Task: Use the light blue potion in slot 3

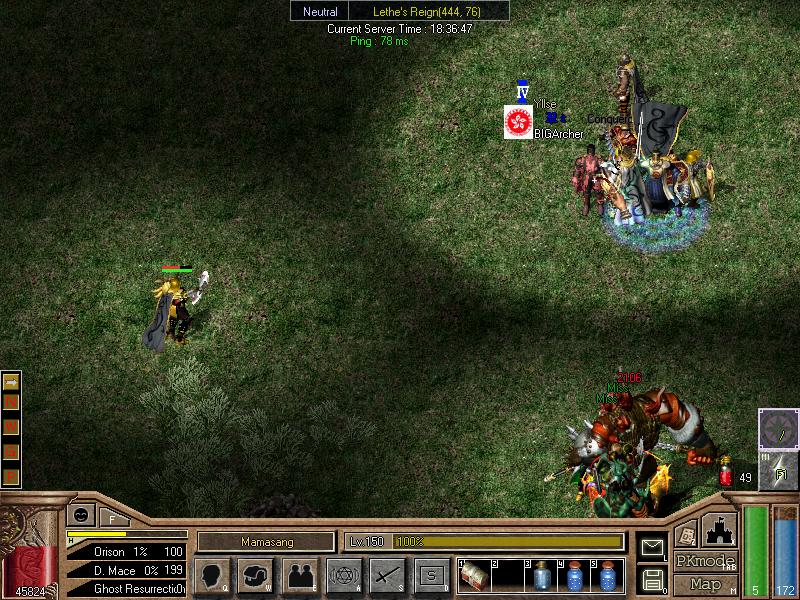Action: click(x=541, y=576)
